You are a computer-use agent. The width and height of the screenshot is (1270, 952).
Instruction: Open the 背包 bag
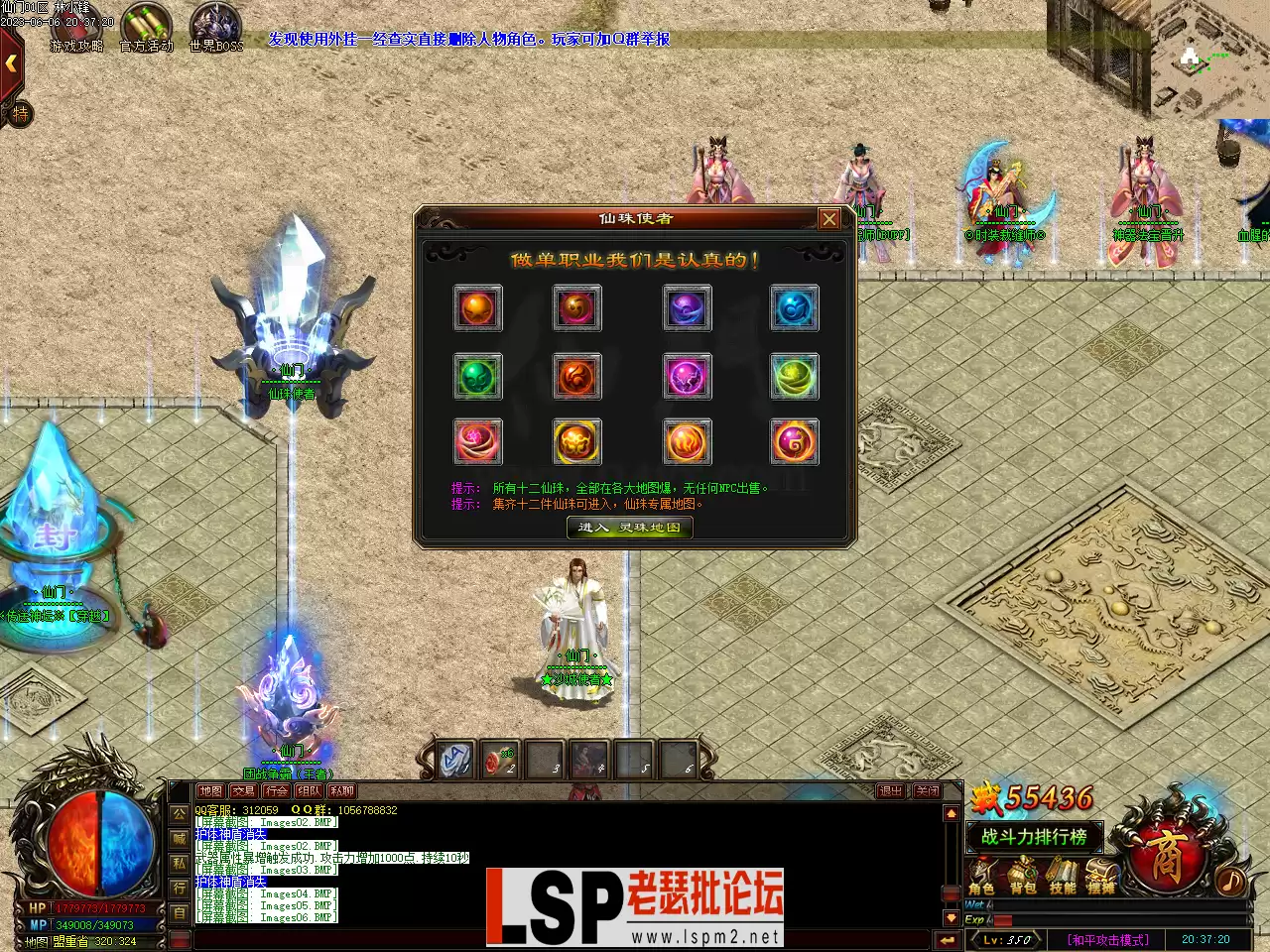[1022, 877]
